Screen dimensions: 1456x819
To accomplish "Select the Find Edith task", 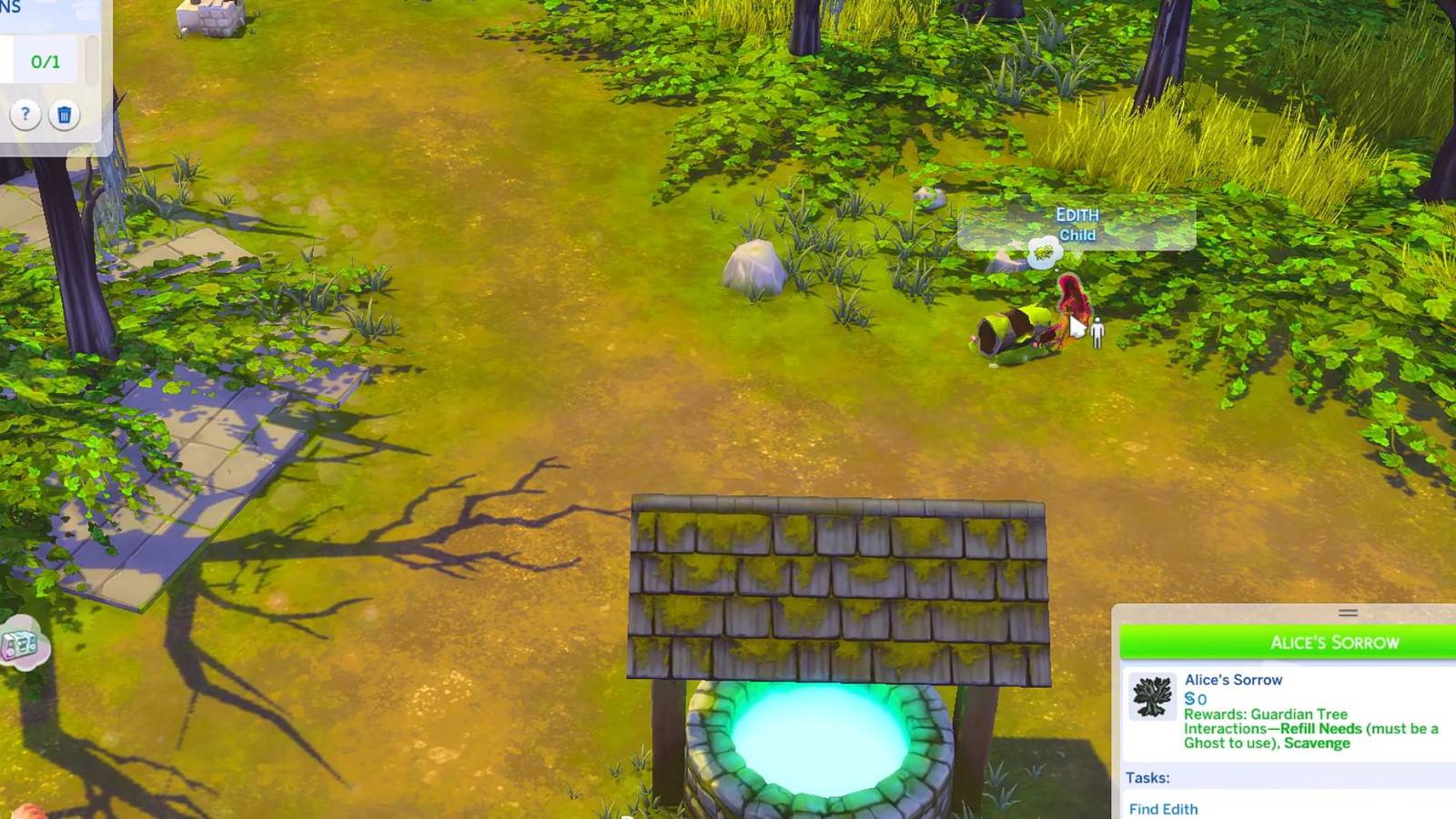I will click(1162, 809).
